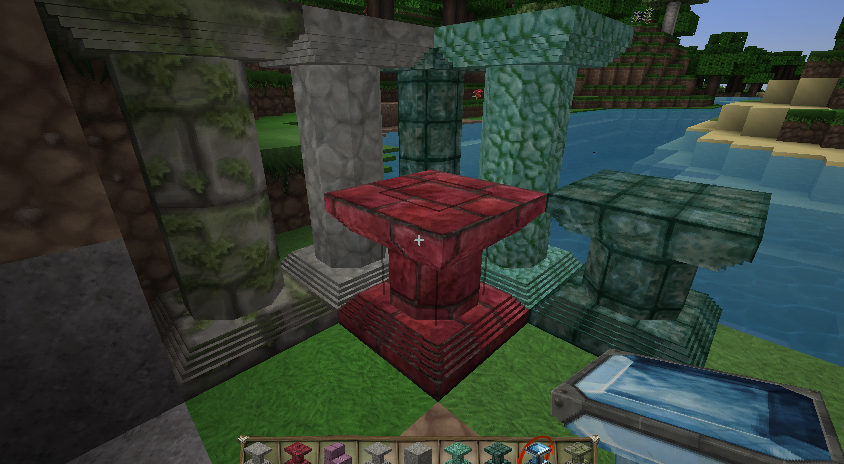Choose the purple block hotbar slot

pos(335,453)
